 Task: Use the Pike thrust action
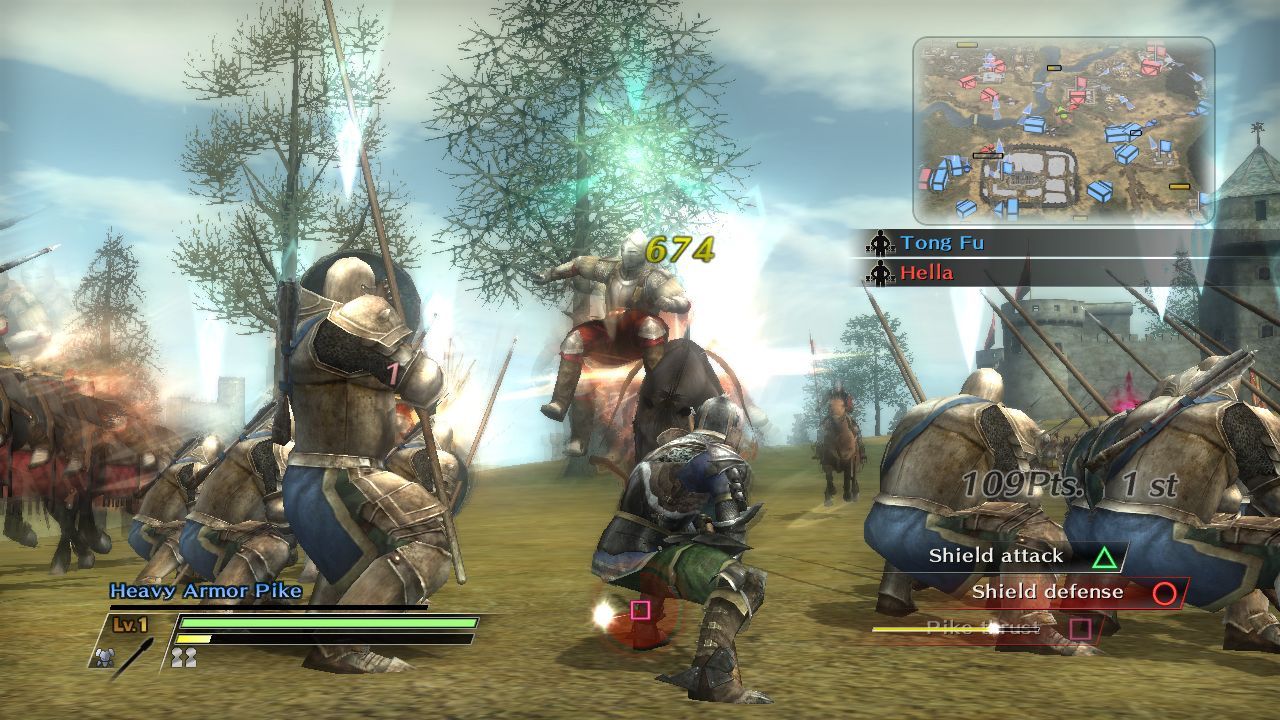point(985,628)
